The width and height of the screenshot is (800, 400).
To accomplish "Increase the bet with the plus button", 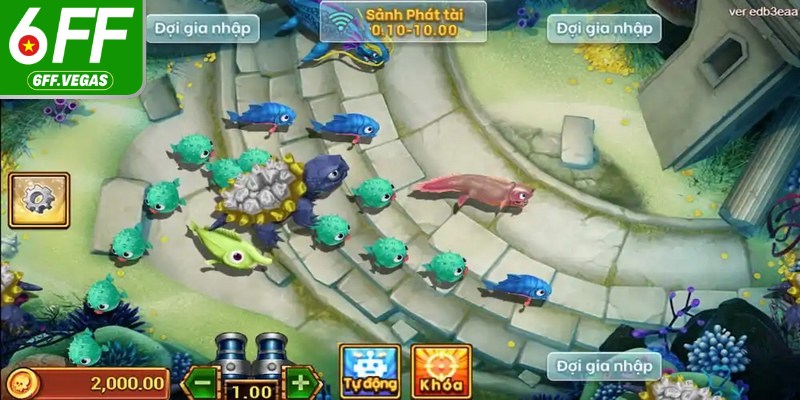I will (298, 382).
